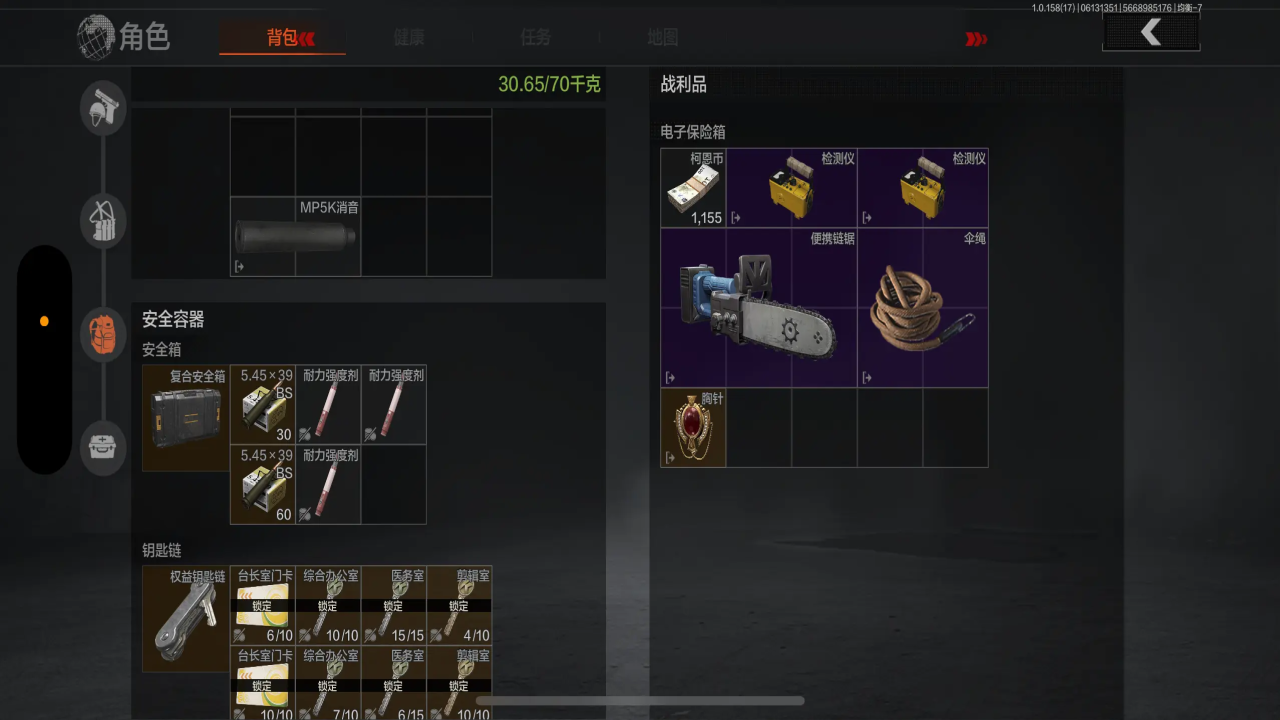Select the 复合安全箱 secure case
The image size is (1280, 720).
click(x=186, y=418)
